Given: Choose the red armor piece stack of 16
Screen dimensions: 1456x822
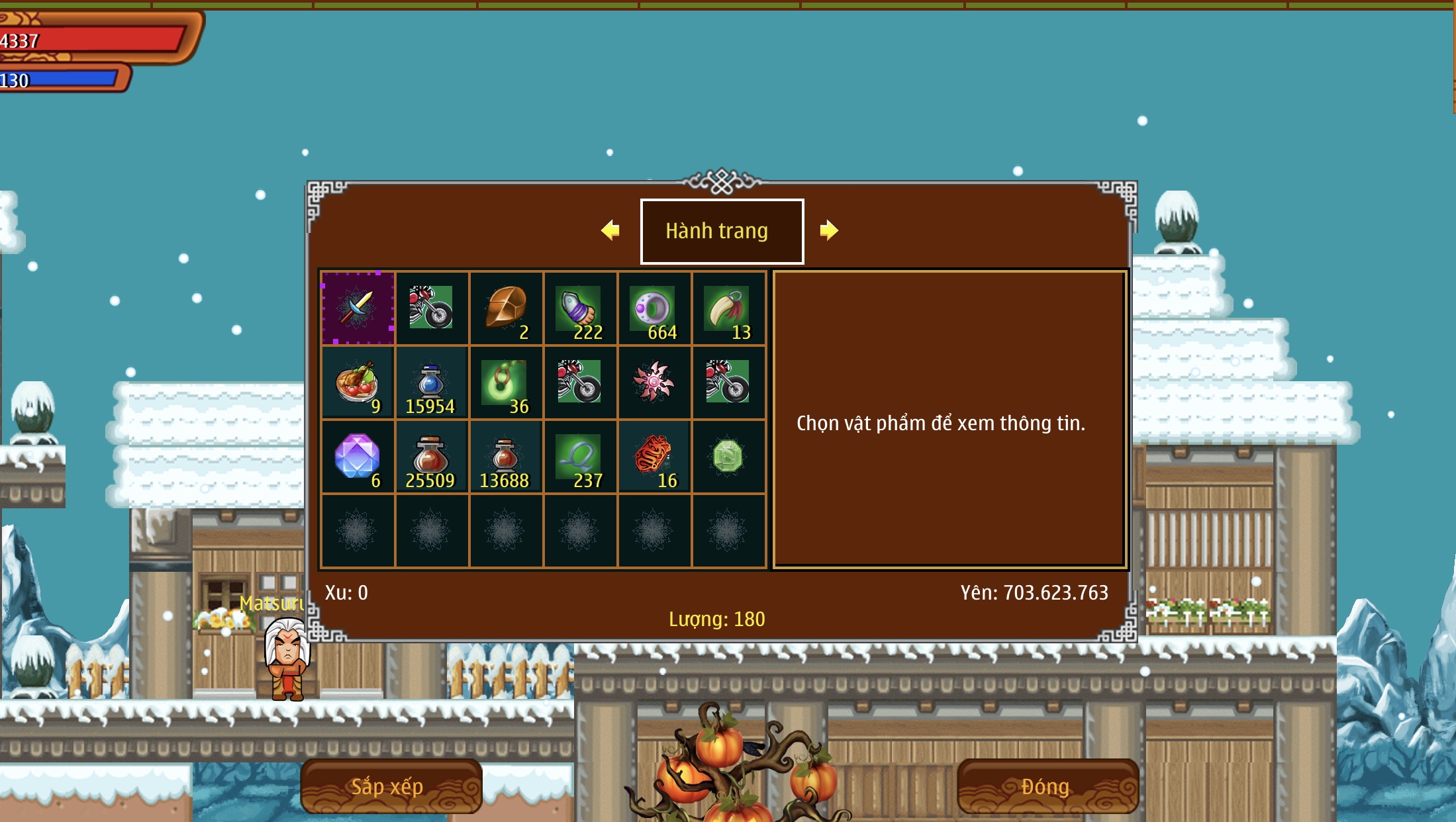Looking at the screenshot, I should click(x=654, y=457).
